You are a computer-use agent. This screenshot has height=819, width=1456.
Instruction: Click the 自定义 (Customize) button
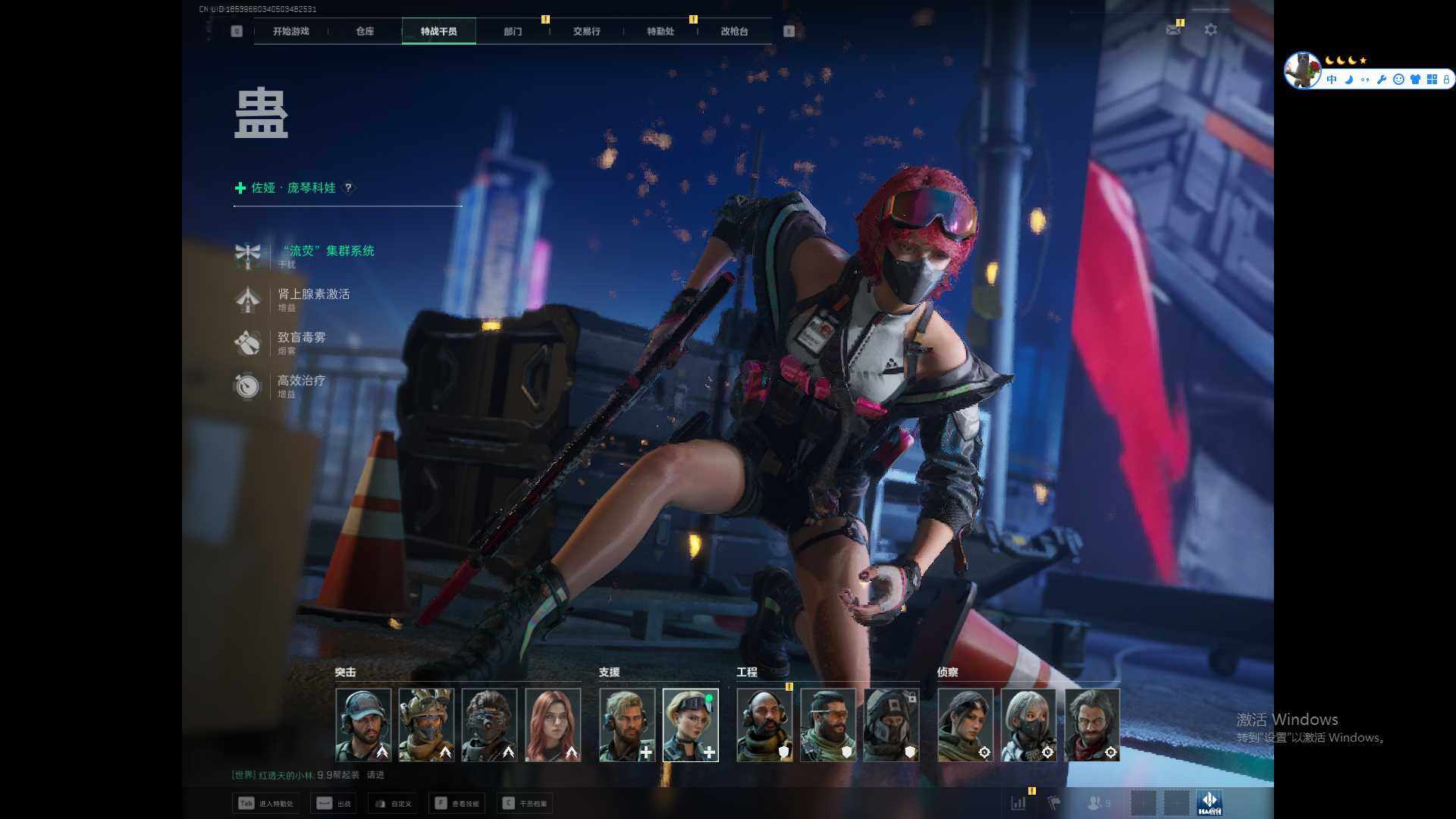(393, 803)
